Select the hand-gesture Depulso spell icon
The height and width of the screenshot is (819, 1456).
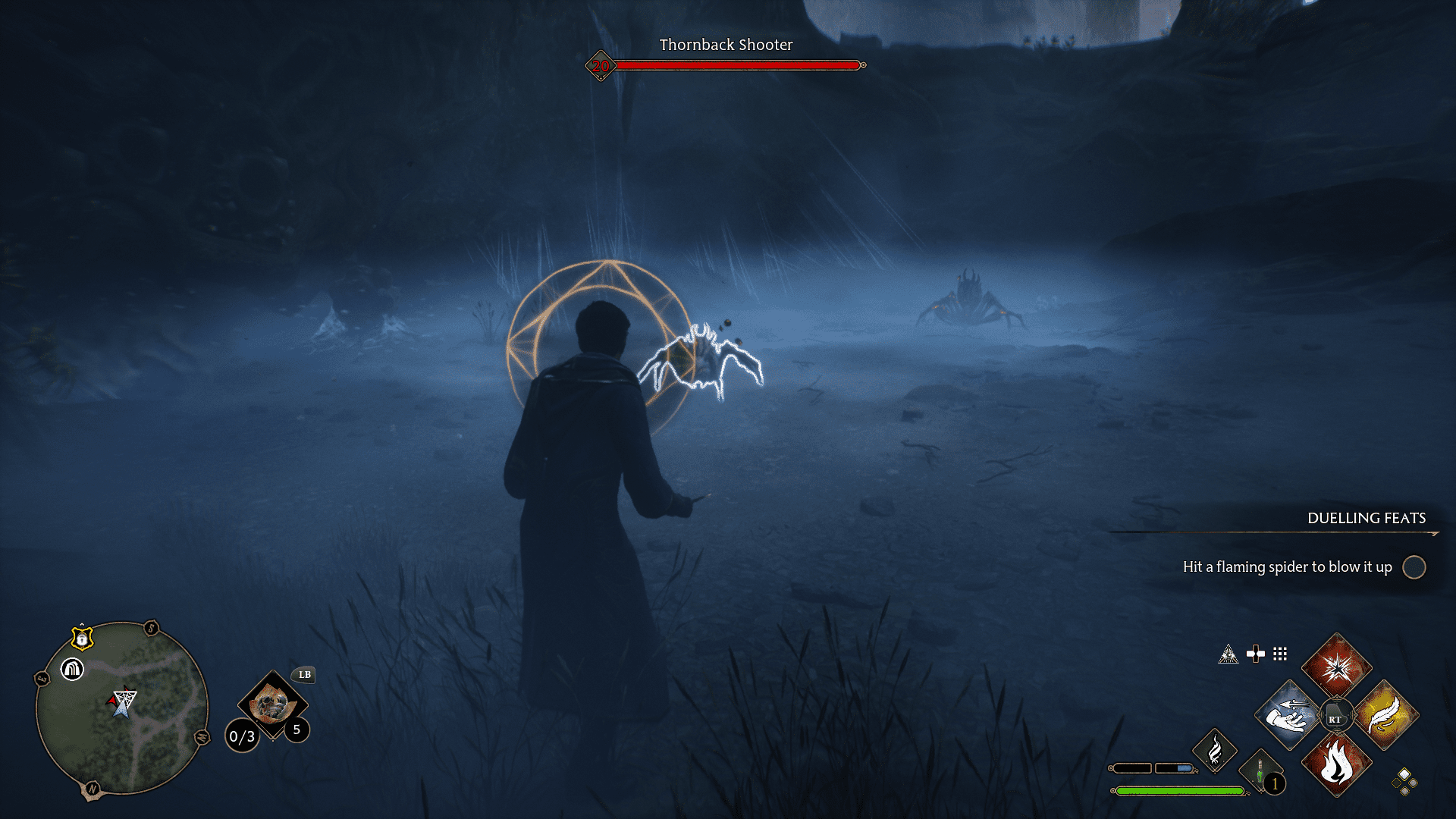coord(1288,717)
